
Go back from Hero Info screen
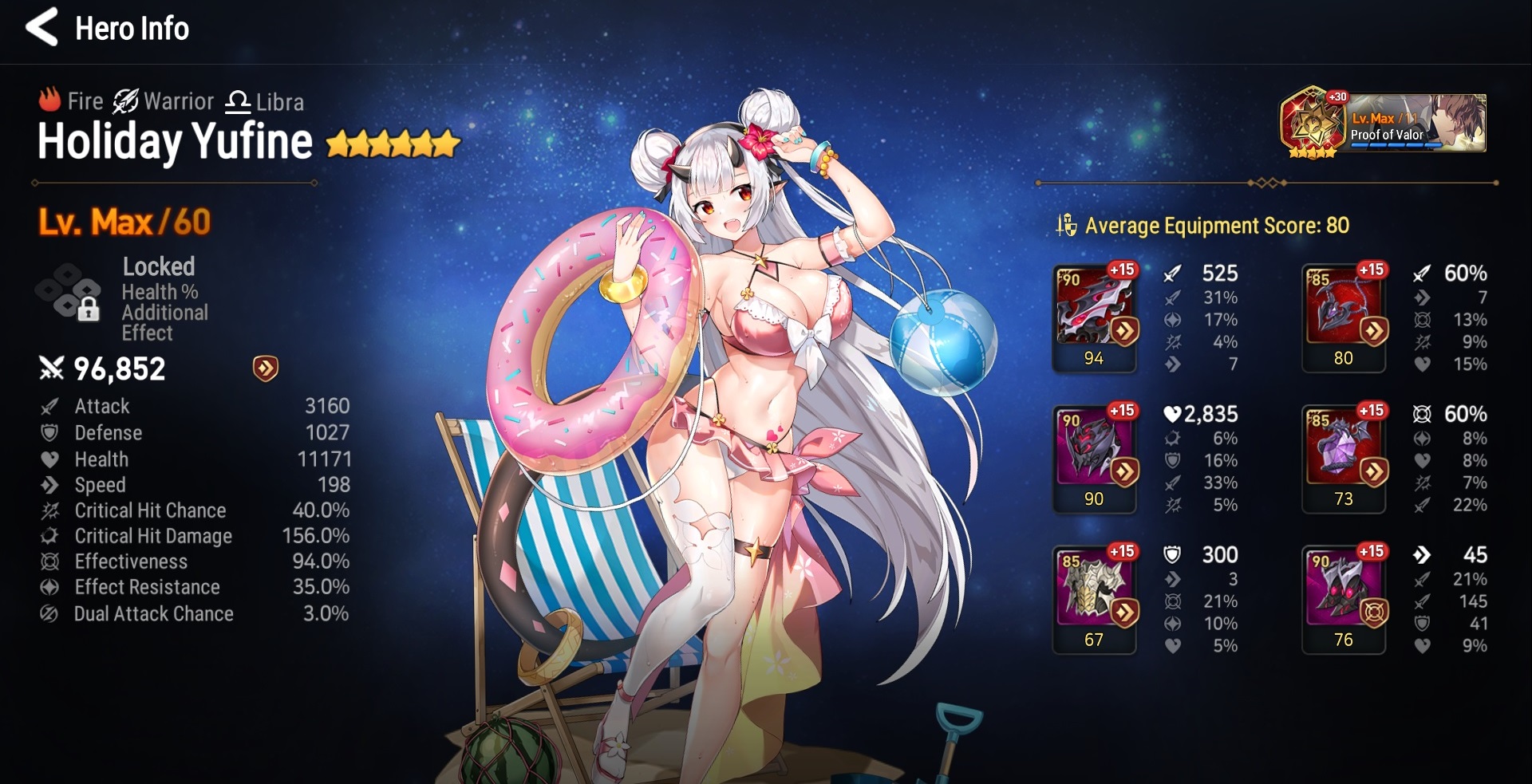pyautogui.click(x=41, y=28)
